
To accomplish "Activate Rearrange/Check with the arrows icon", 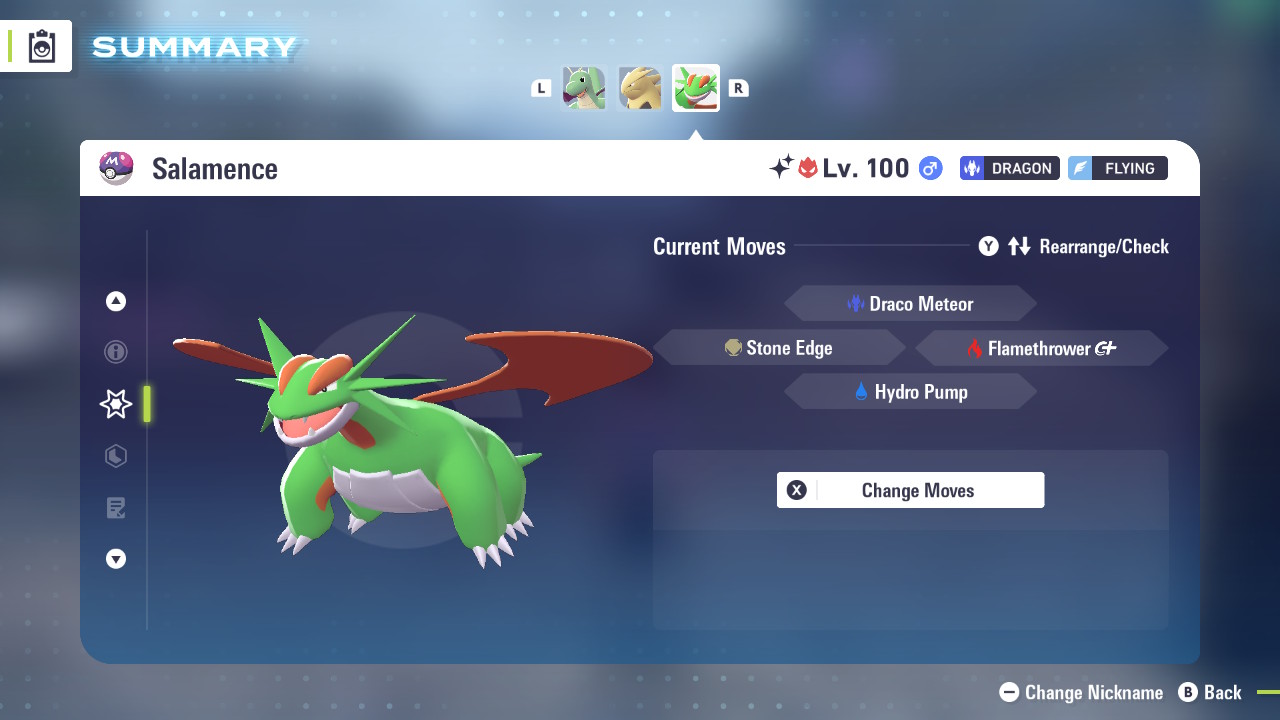I will point(1019,246).
